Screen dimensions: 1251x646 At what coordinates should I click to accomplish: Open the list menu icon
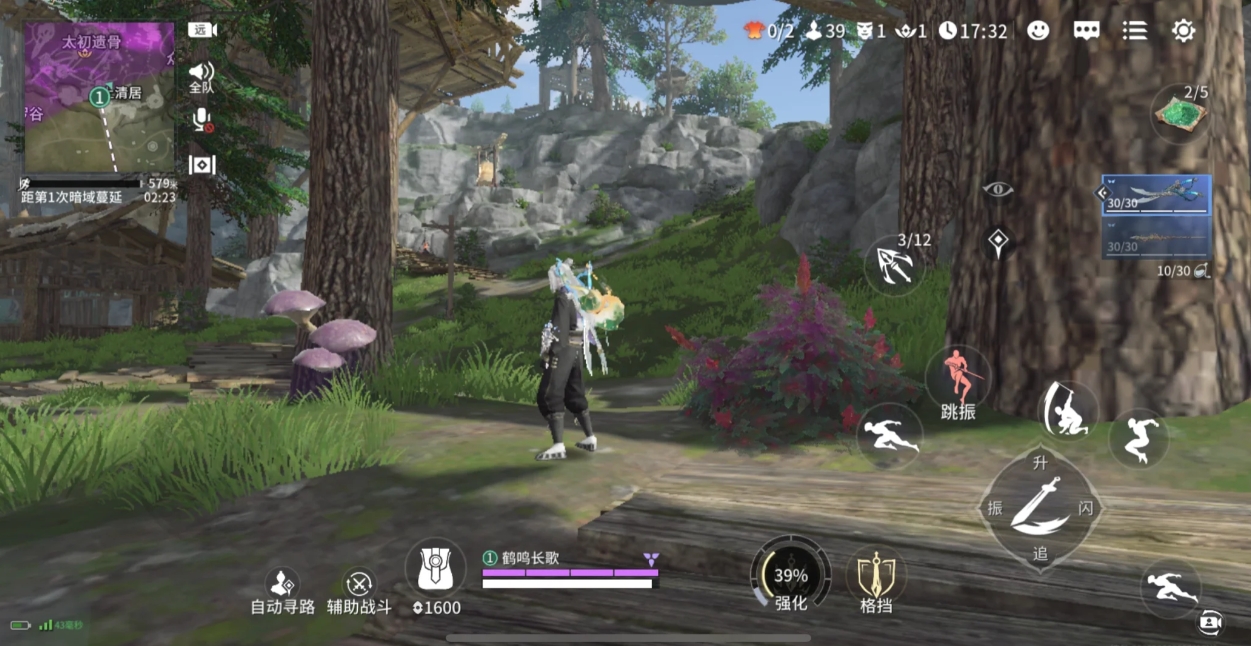(1135, 31)
